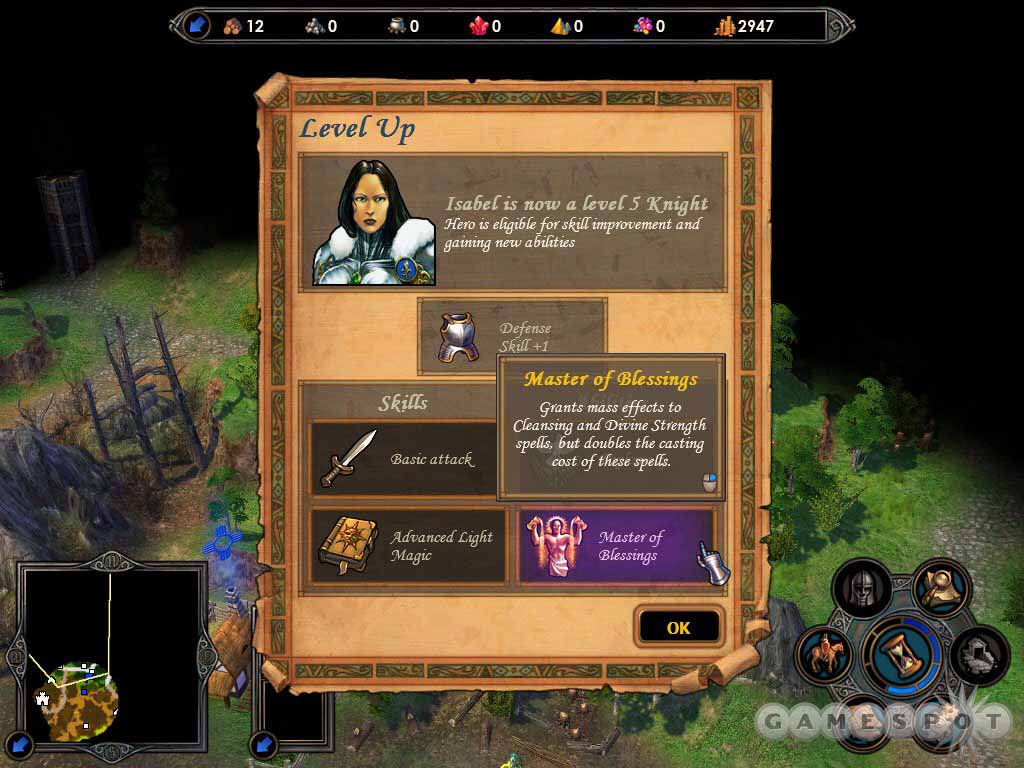Collapse the resource bar with its blue arrow
This screenshot has height=768, width=1024.
[x=195, y=25]
